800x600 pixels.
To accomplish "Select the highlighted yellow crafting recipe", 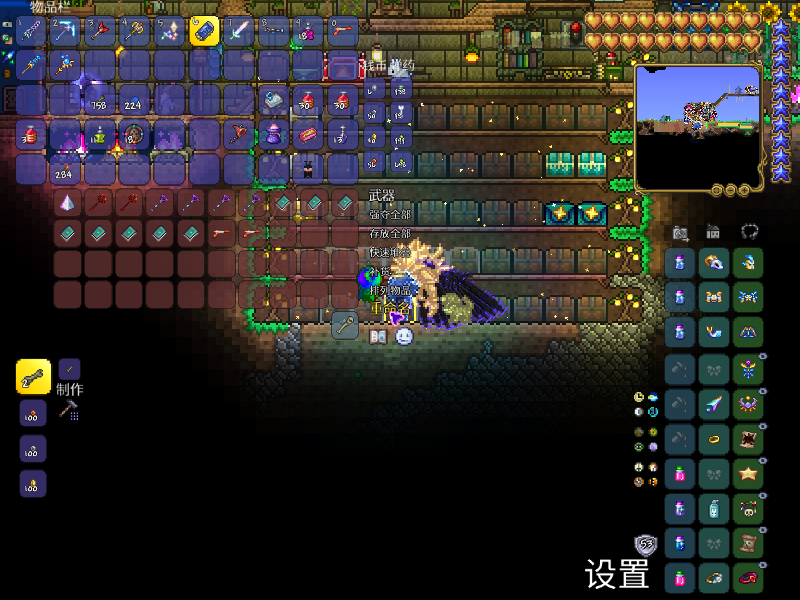I will tap(33, 377).
